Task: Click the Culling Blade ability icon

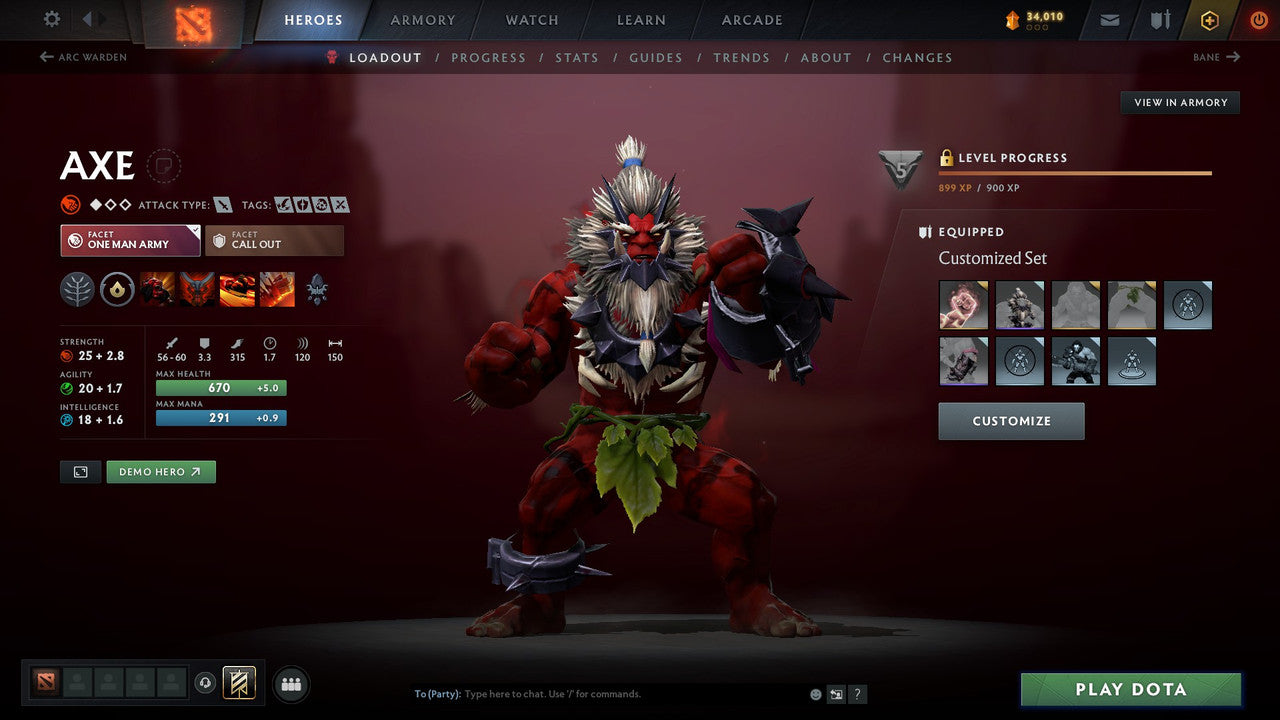Action: (275, 289)
